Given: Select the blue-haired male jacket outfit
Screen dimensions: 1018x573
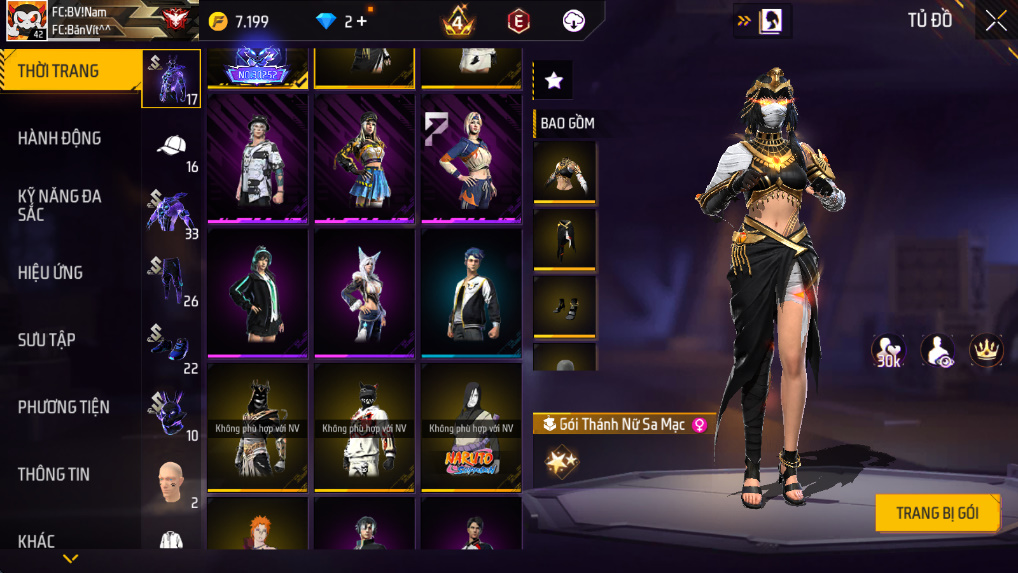Looking at the screenshot, I should click(471, 292).
